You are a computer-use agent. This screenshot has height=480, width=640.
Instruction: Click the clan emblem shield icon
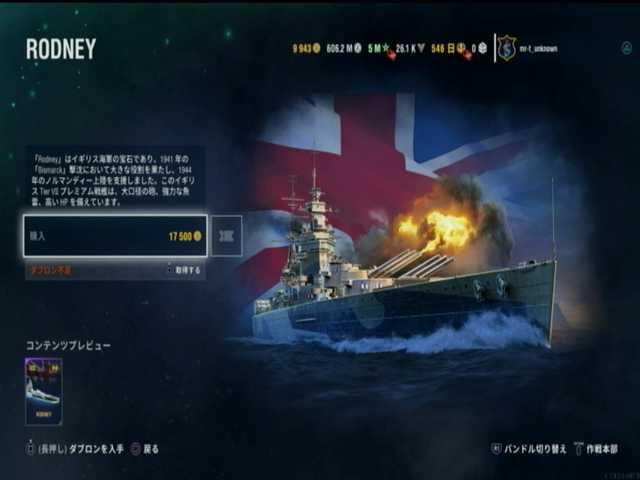[x=507, y=48]
